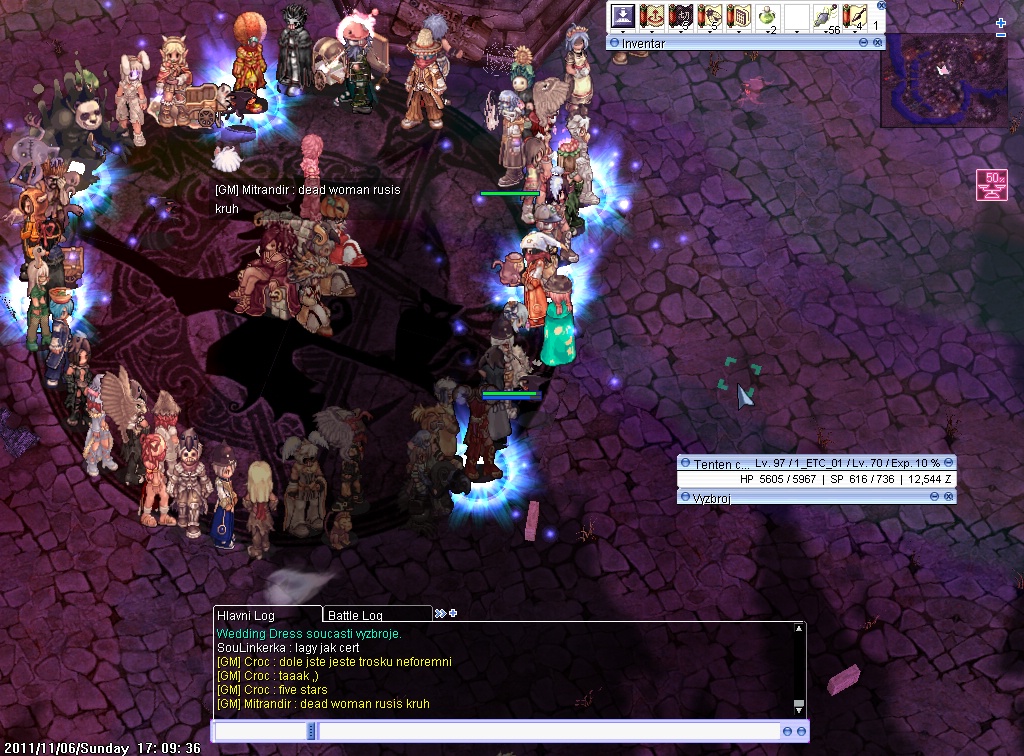The width and height of the screenshot is (1024, 756).
Task: Close the hotbar with its X button
Action: tap(879, 5)
